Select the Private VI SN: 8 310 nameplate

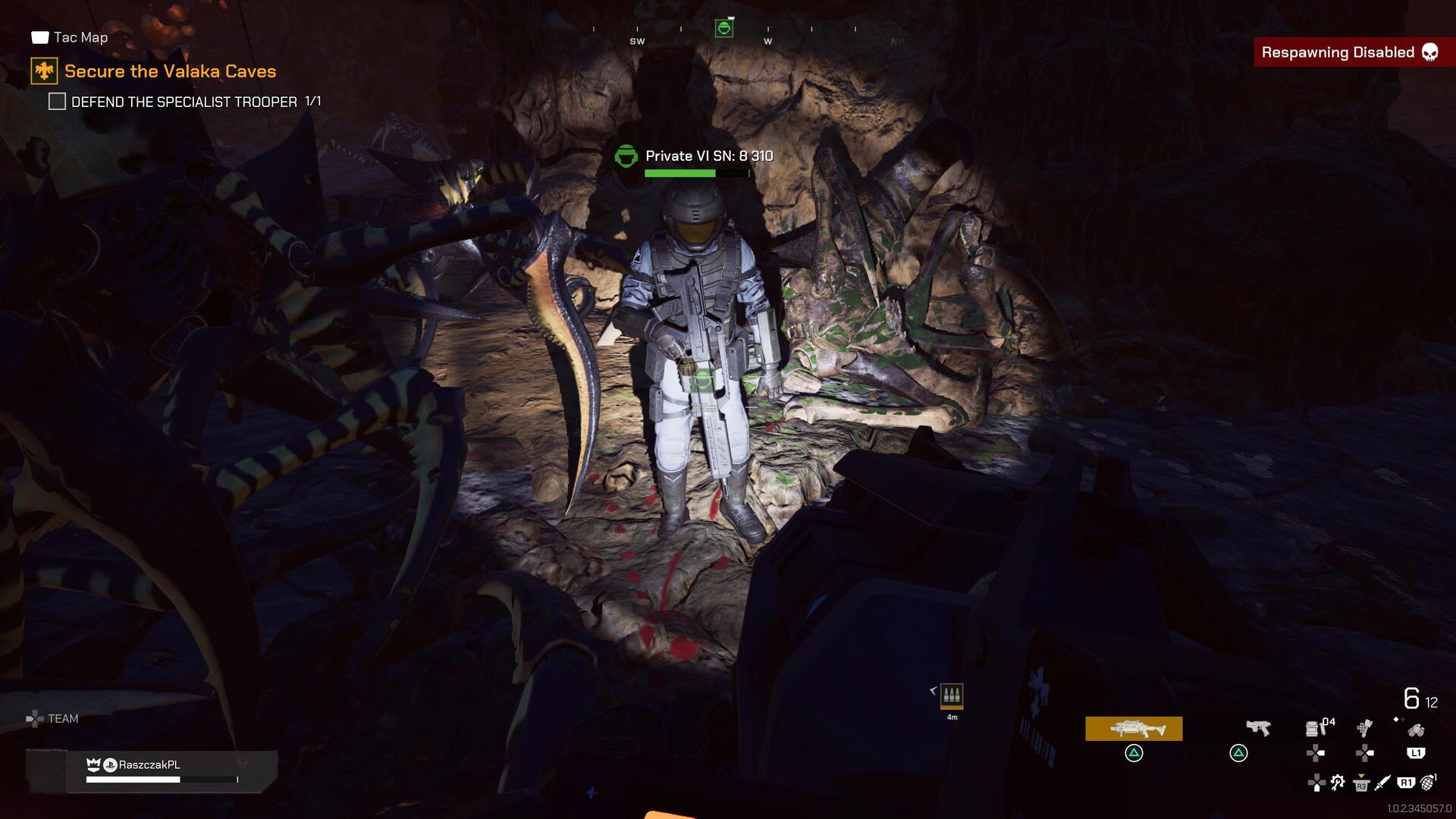click(x=708, y=156)
